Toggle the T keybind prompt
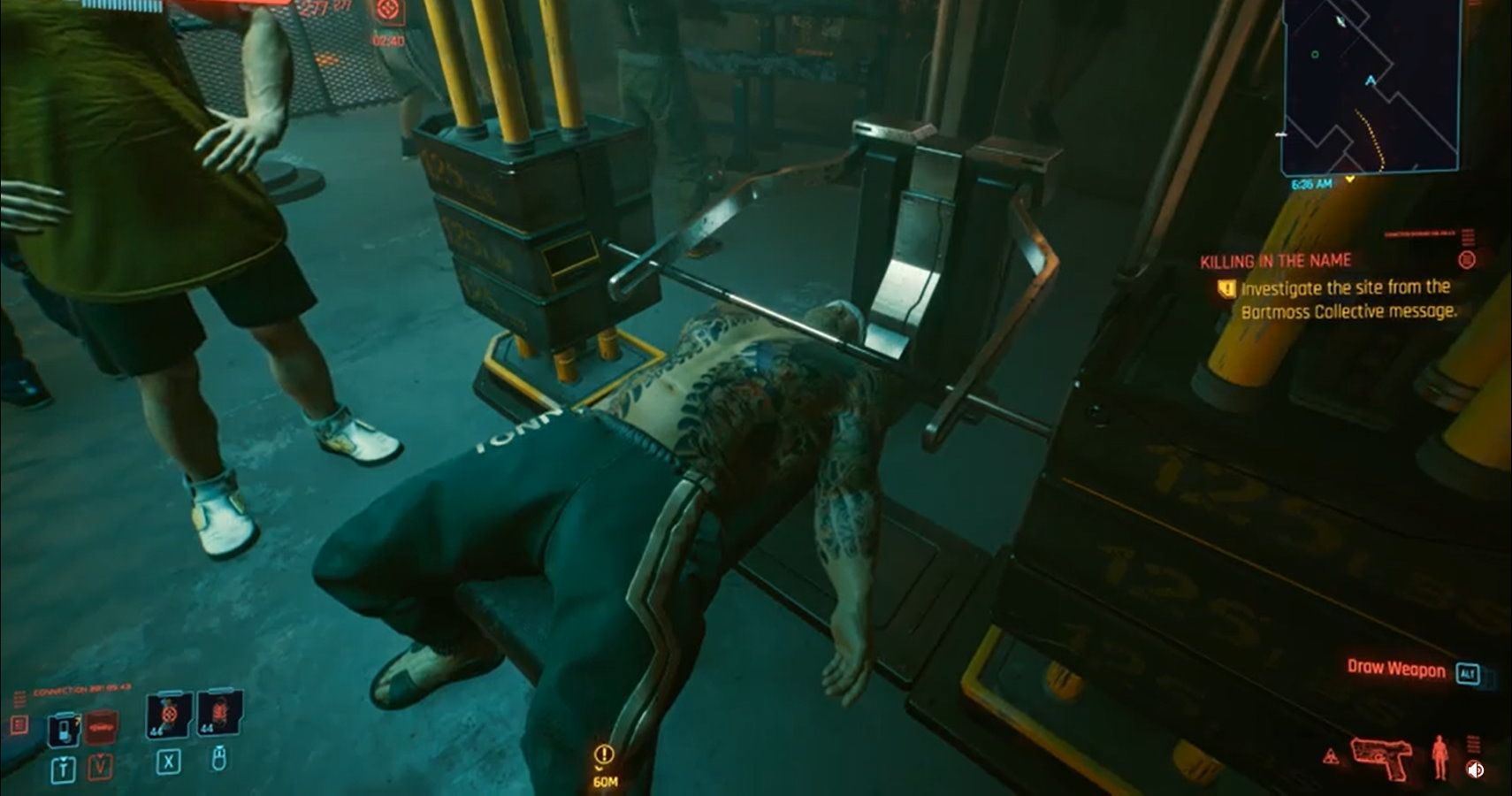The width and height of the screenshot is (1512, 796). (x=64, y=768)
